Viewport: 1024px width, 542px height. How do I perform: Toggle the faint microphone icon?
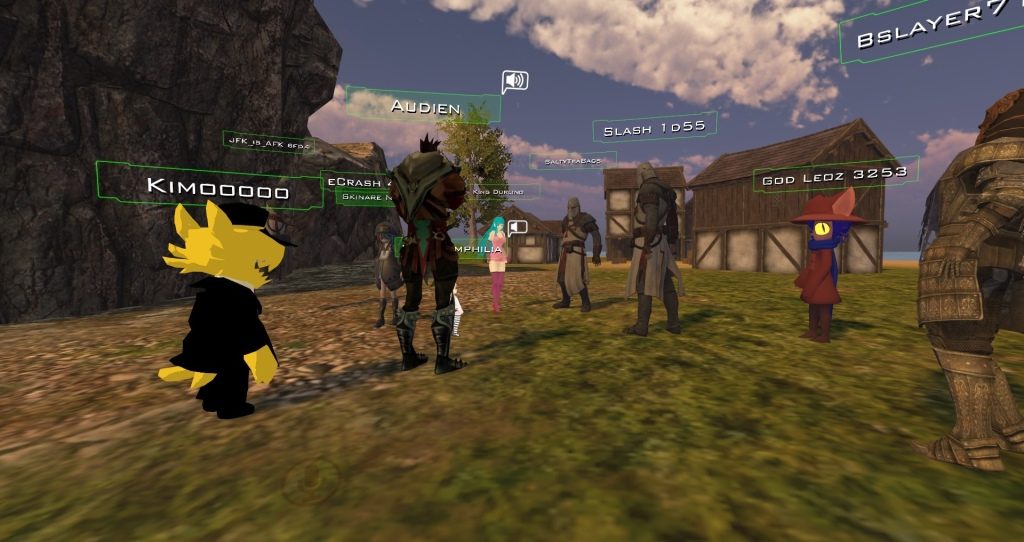308,481
